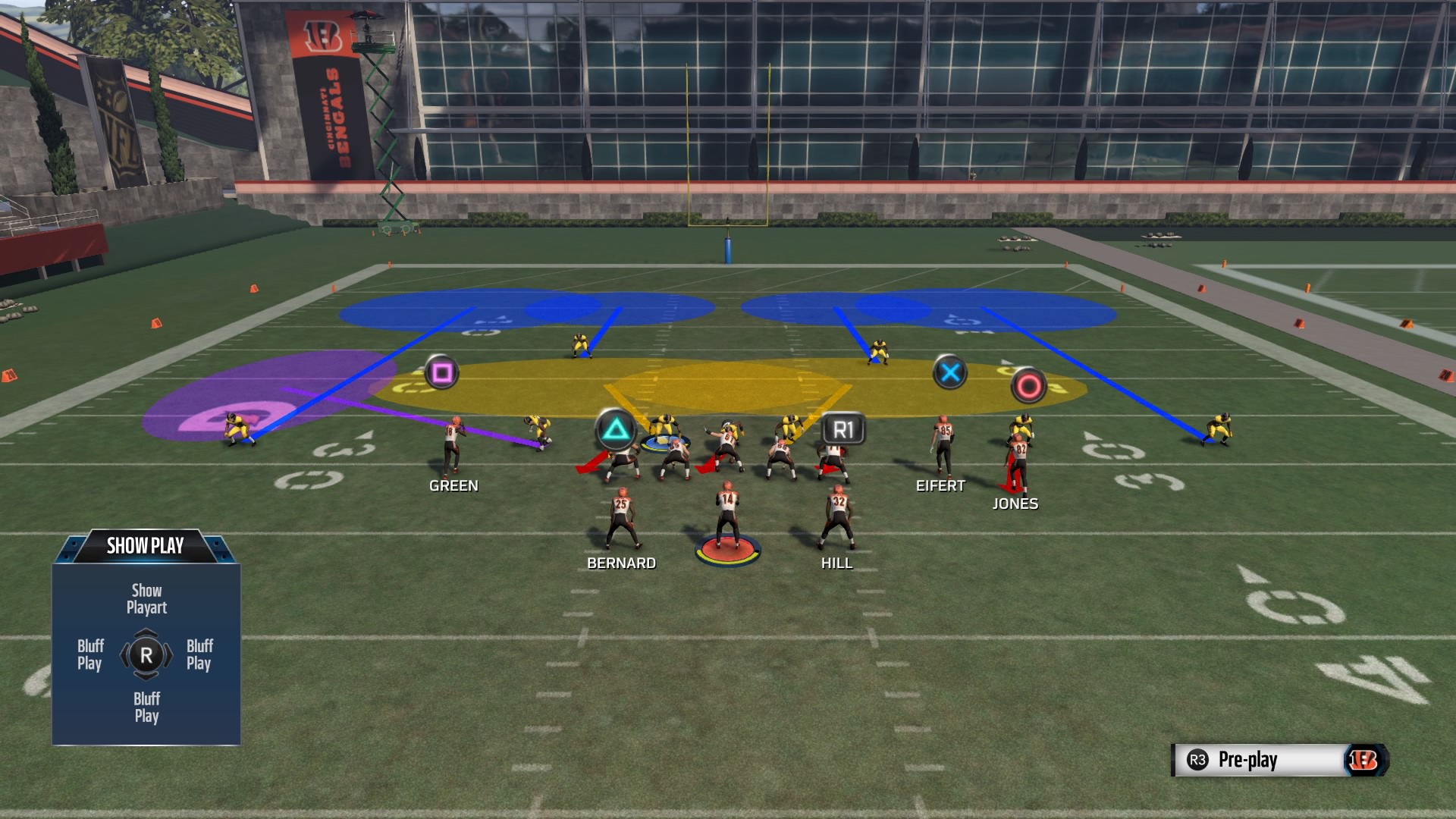The image size is (1456, 819).
Task: Select the X button receiver icon
Action: [x=950, y=372]
